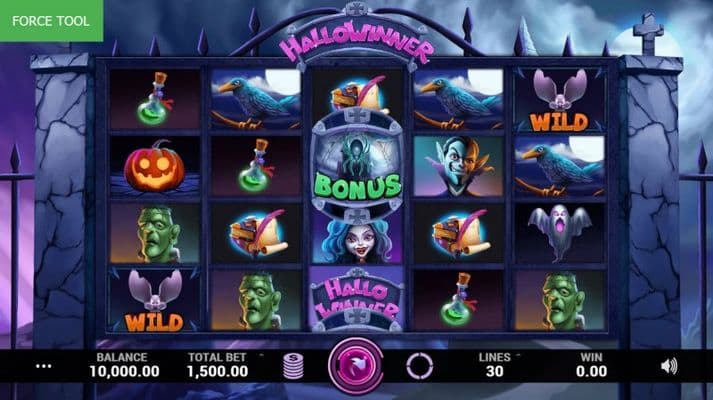The height and width of the screenshot is (400, 713).
Task: Open the three-dots options menu
Action: [43, 366]
